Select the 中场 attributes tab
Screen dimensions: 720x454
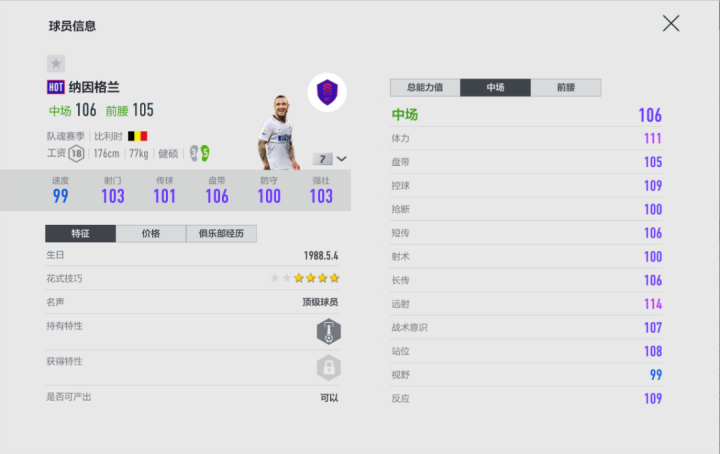click(x=495, y=88)
